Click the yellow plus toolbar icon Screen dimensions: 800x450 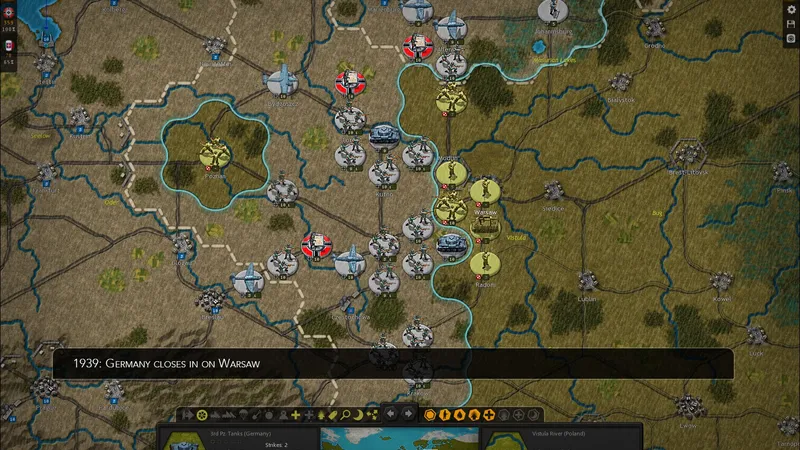coord(296,414)
